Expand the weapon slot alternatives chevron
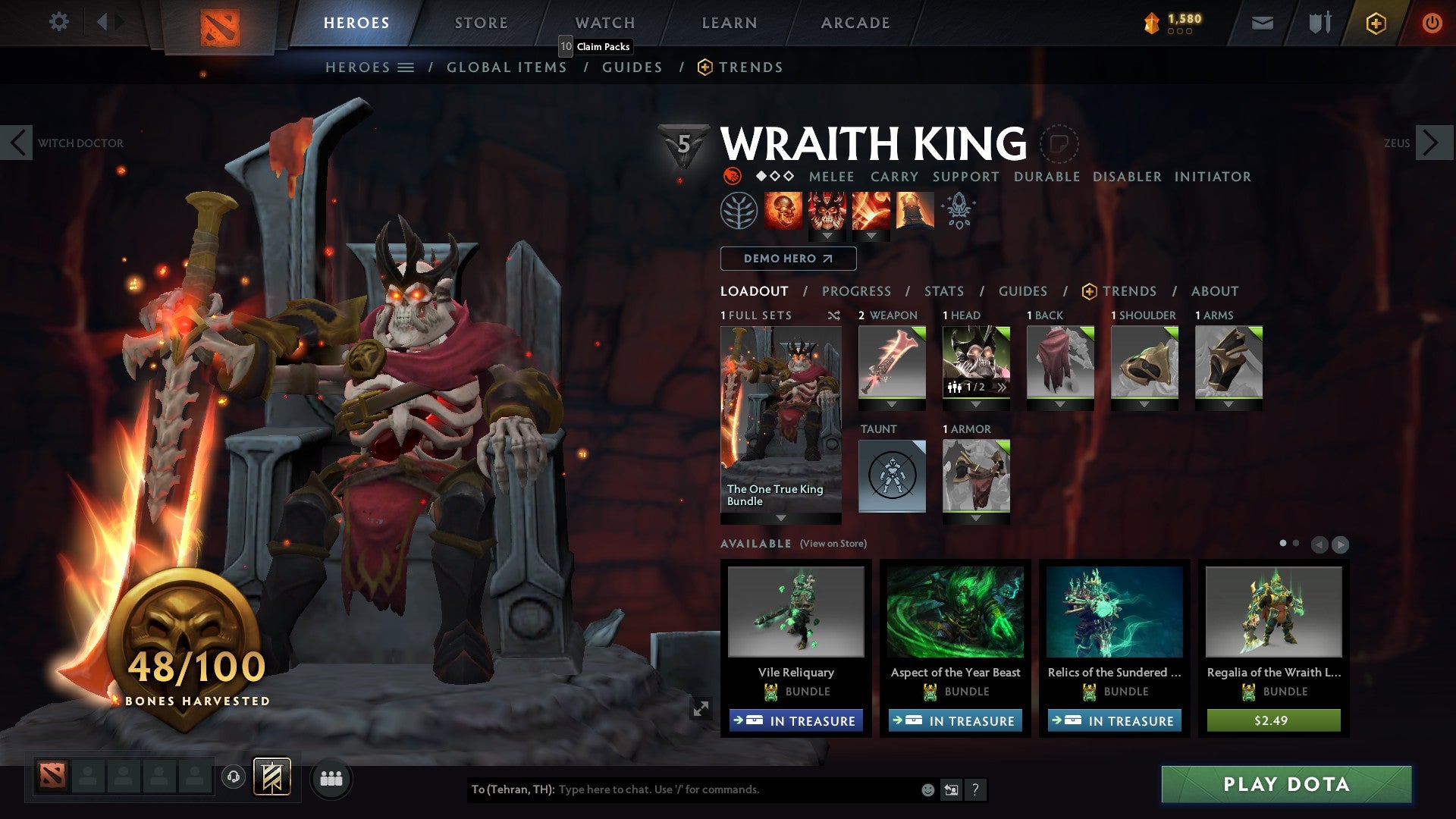Viewport: 1456px width, 819px height. [892, 404]
